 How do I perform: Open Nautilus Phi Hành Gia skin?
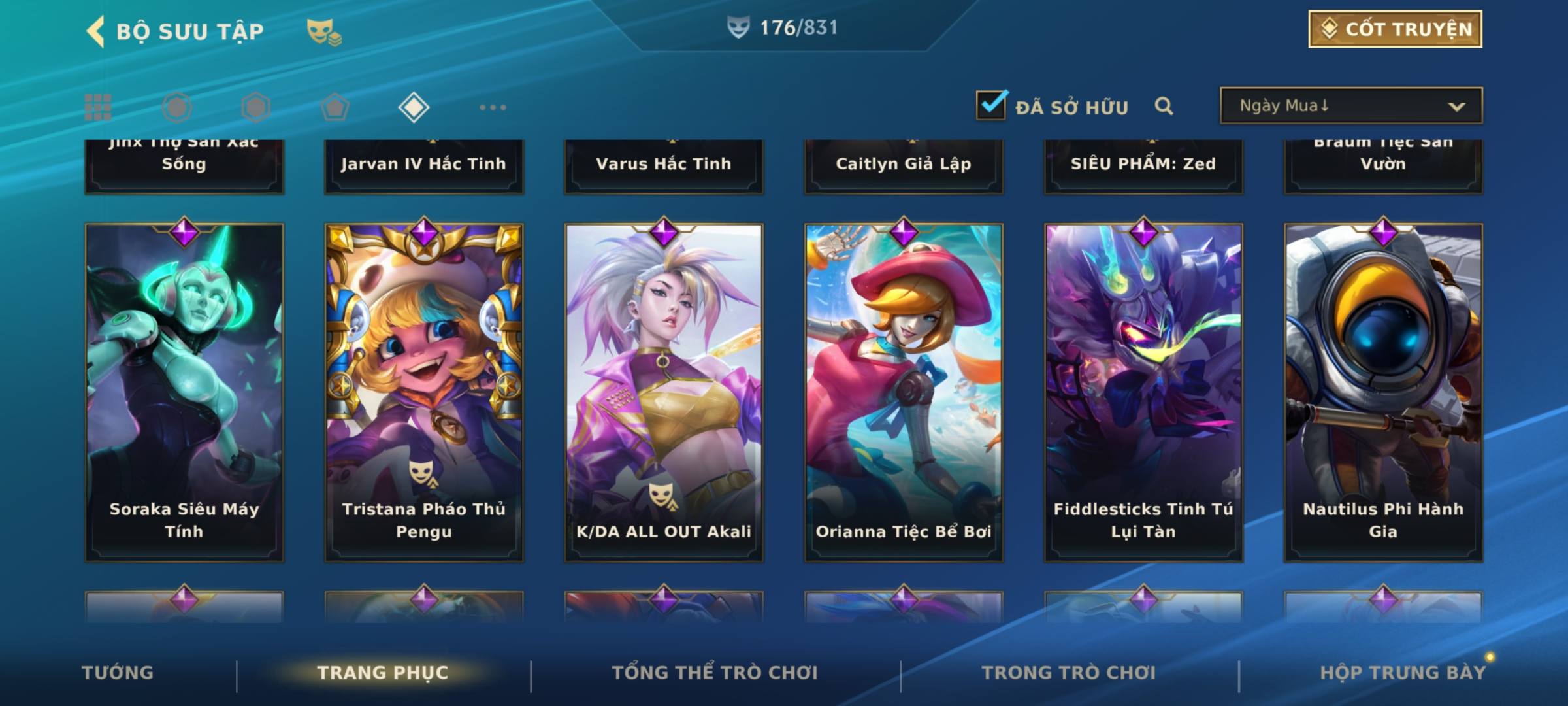[1383, 392]
